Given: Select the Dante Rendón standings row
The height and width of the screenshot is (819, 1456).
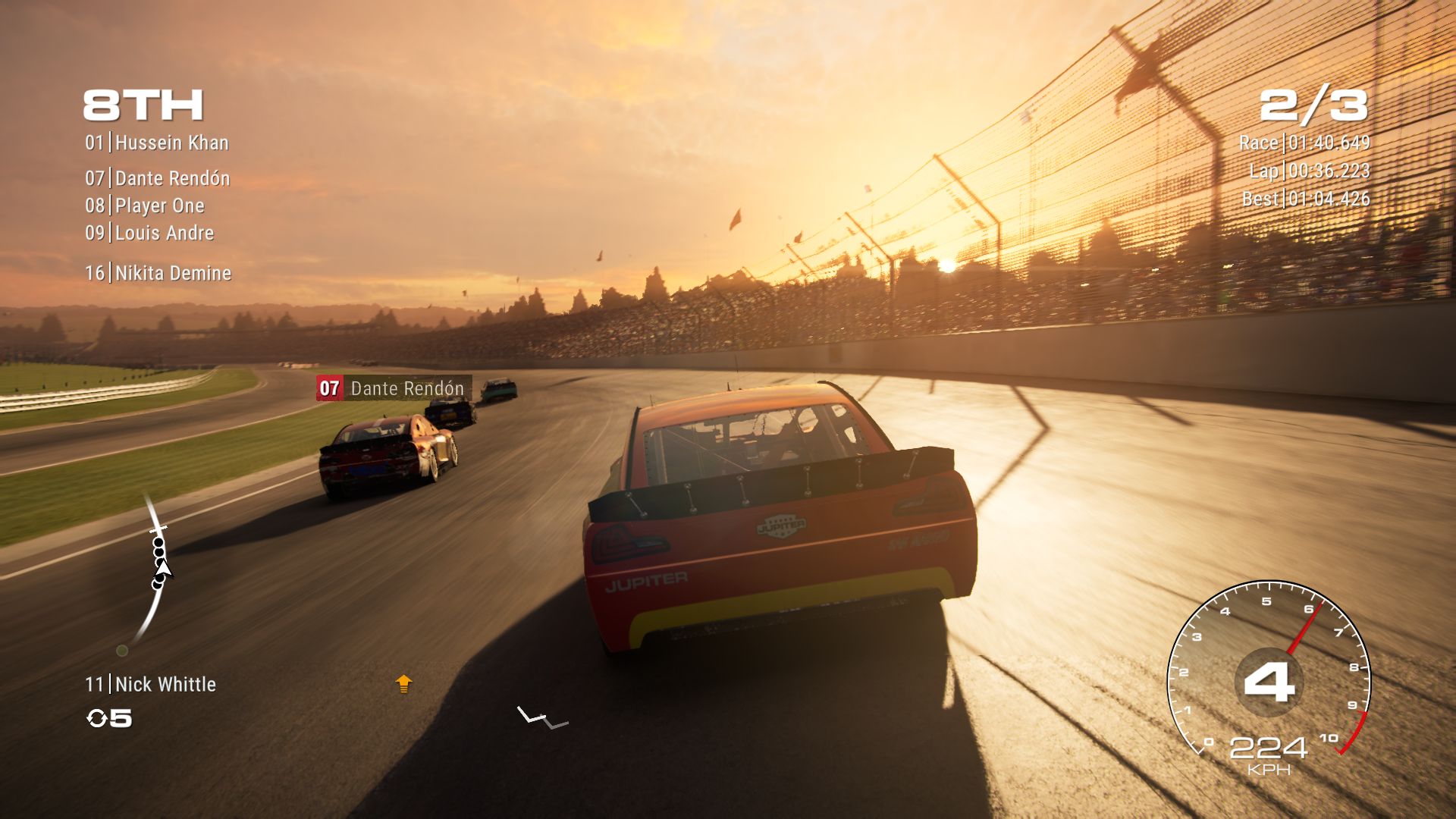Looking at the screenshot, I should tap(158, 178).
